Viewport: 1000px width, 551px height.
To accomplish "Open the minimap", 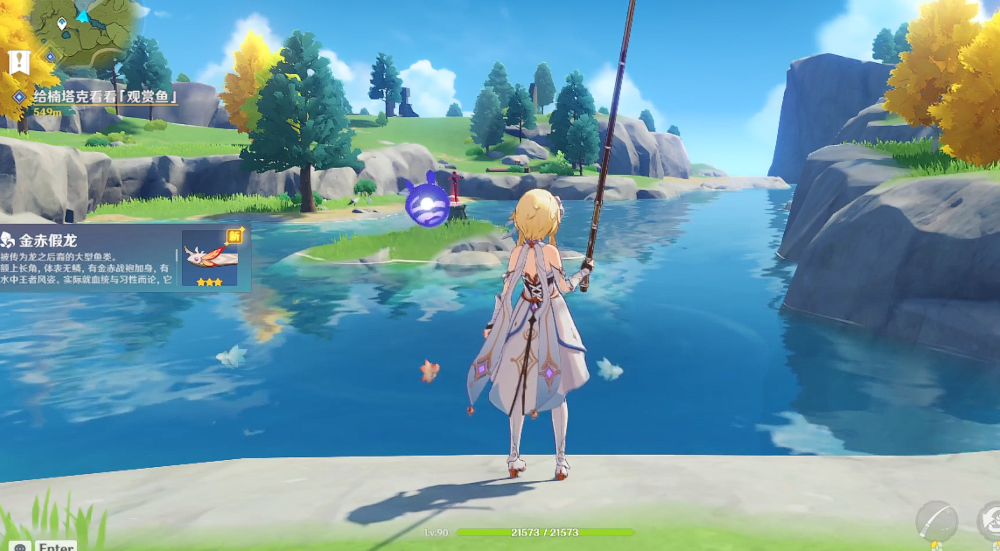I will [85, 30].
